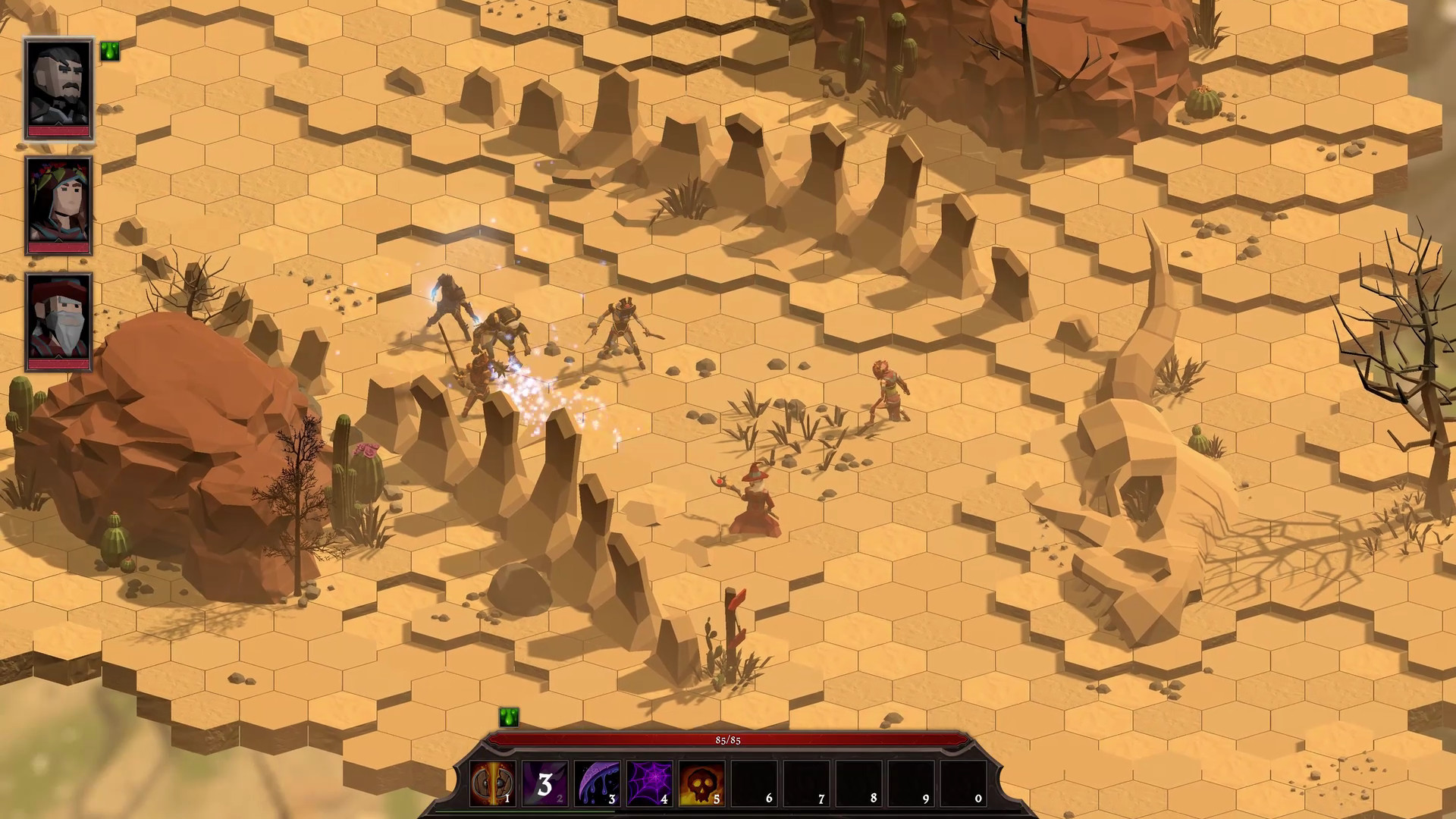Image resolution: width=1456 pixels, height=819 pixels.
Task: Inspect the green slime status icon above health bar
Action: (509, 717)
